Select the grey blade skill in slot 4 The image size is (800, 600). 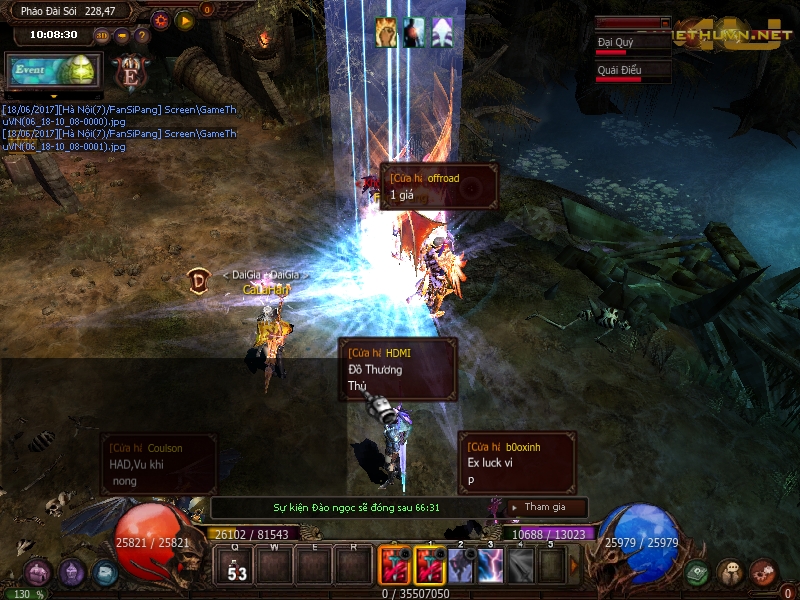coord(520,566)
